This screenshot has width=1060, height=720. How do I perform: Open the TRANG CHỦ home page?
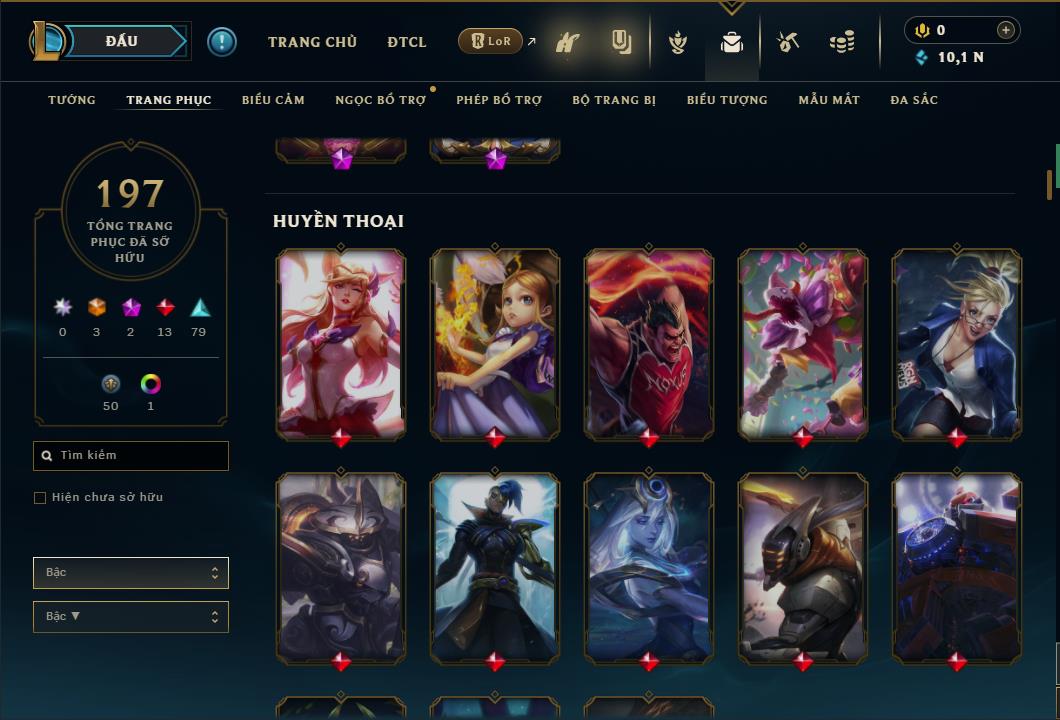click(312, 42)
